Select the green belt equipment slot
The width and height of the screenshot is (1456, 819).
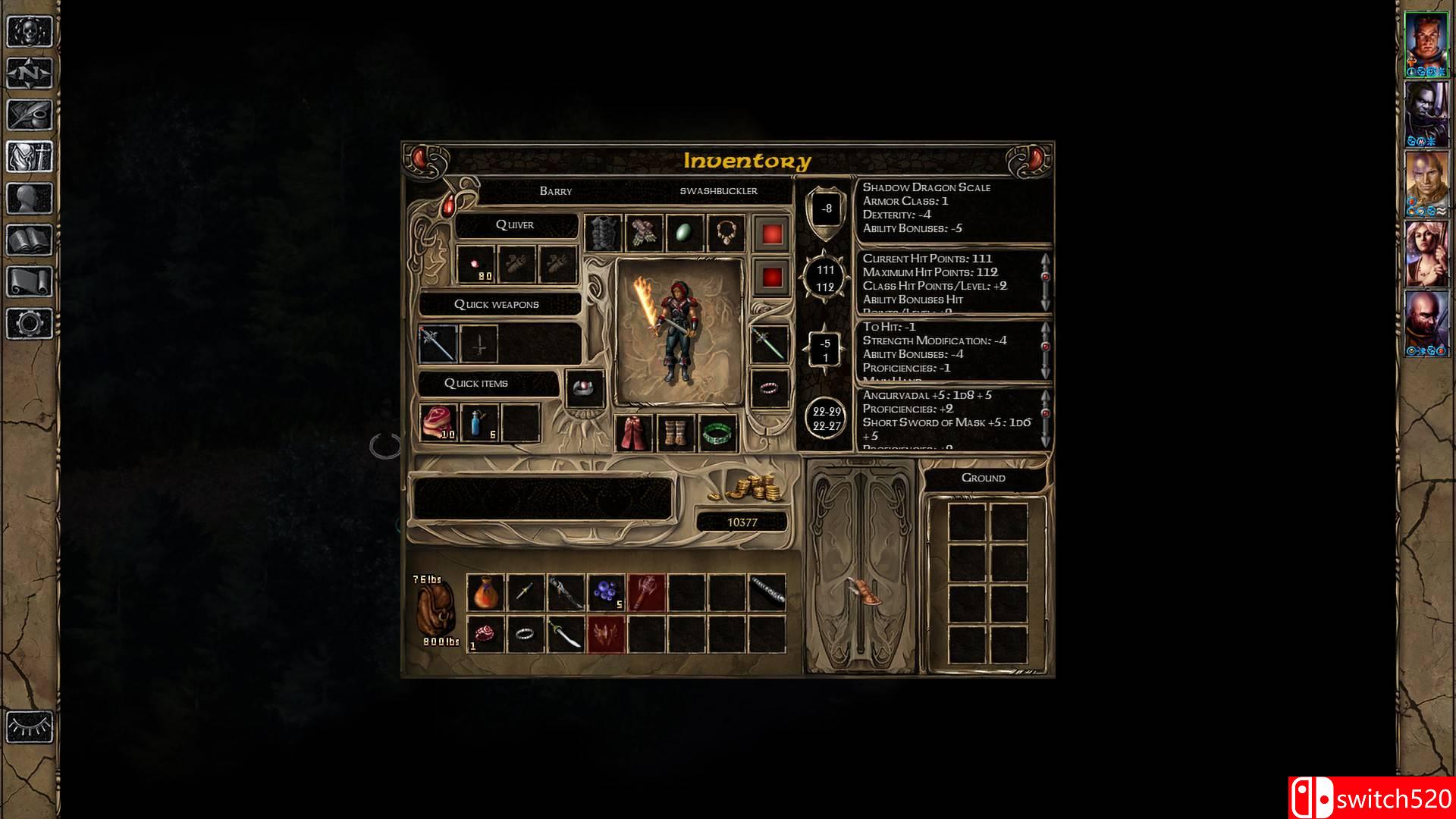click(717, 433)
